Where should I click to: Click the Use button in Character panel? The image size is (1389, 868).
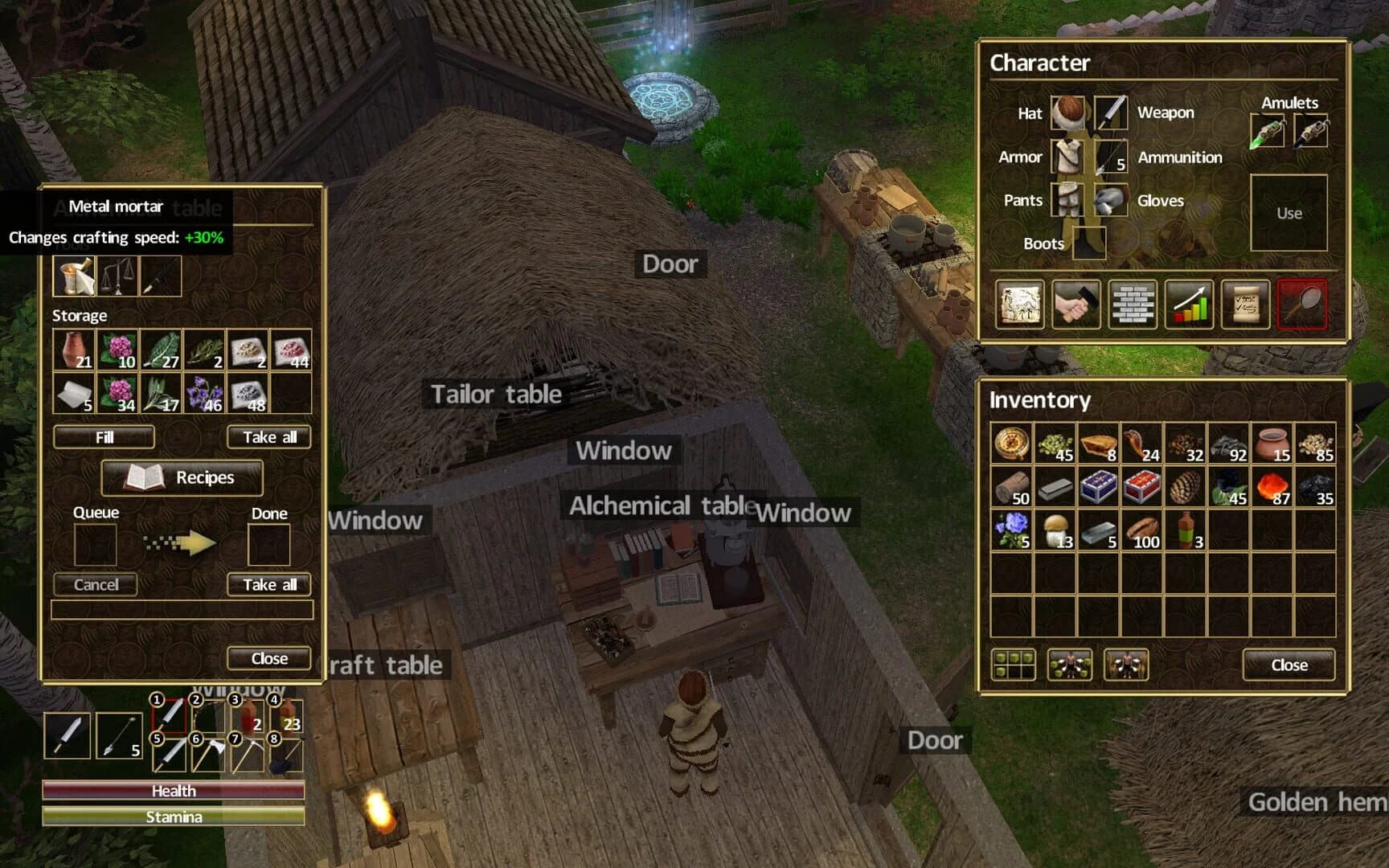click(x=1289, y=212)
